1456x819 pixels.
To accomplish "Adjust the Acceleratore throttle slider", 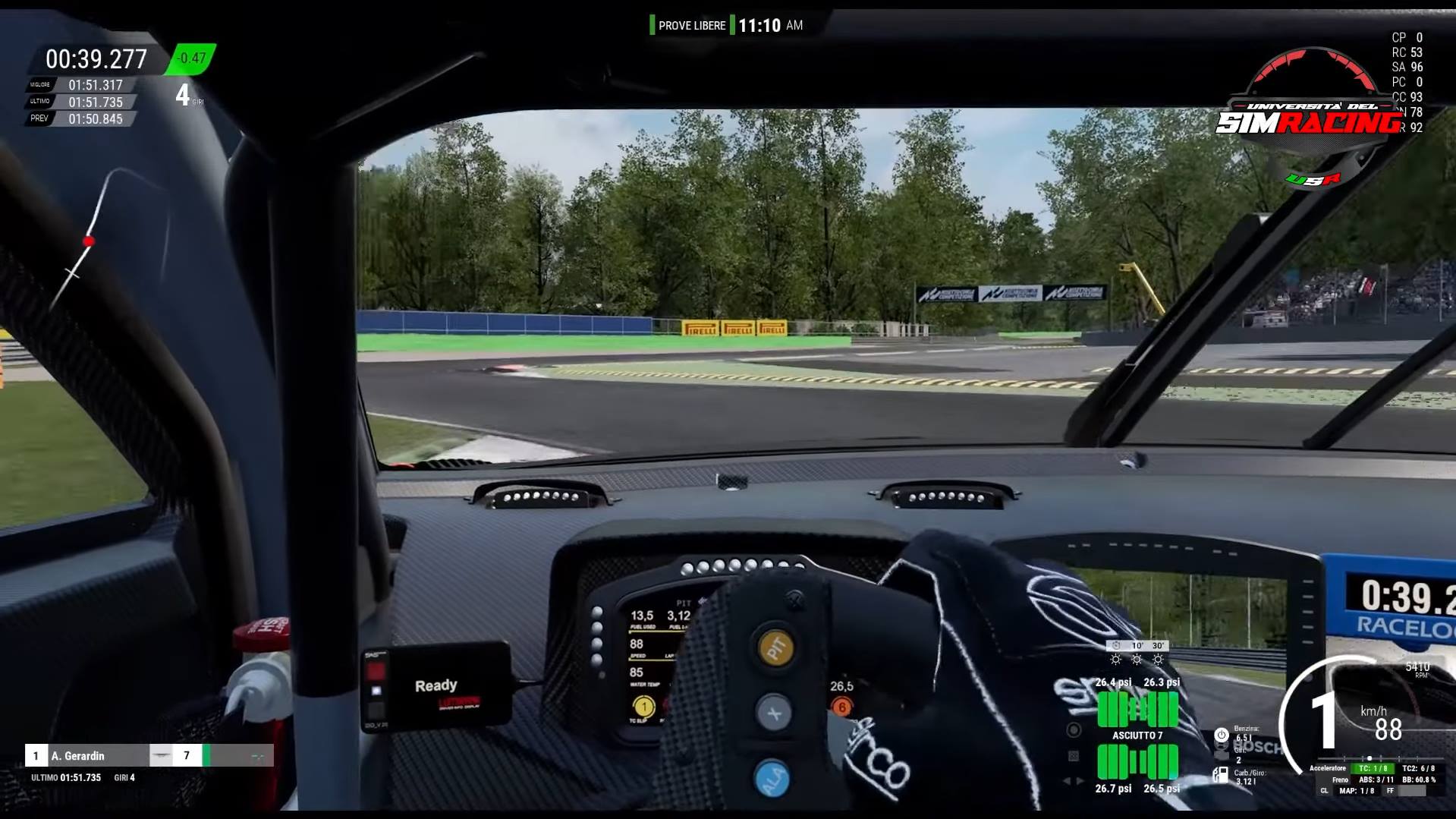I will point(1370,758).
